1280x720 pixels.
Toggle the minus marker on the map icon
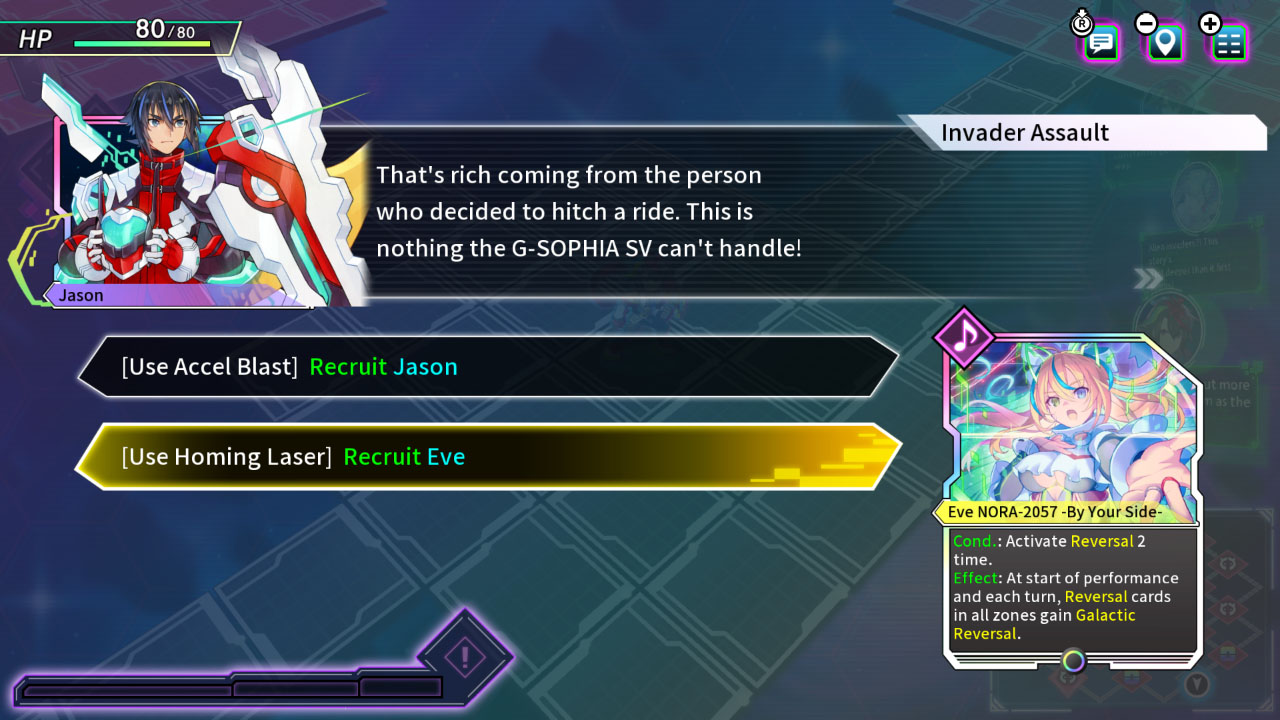1147,22
